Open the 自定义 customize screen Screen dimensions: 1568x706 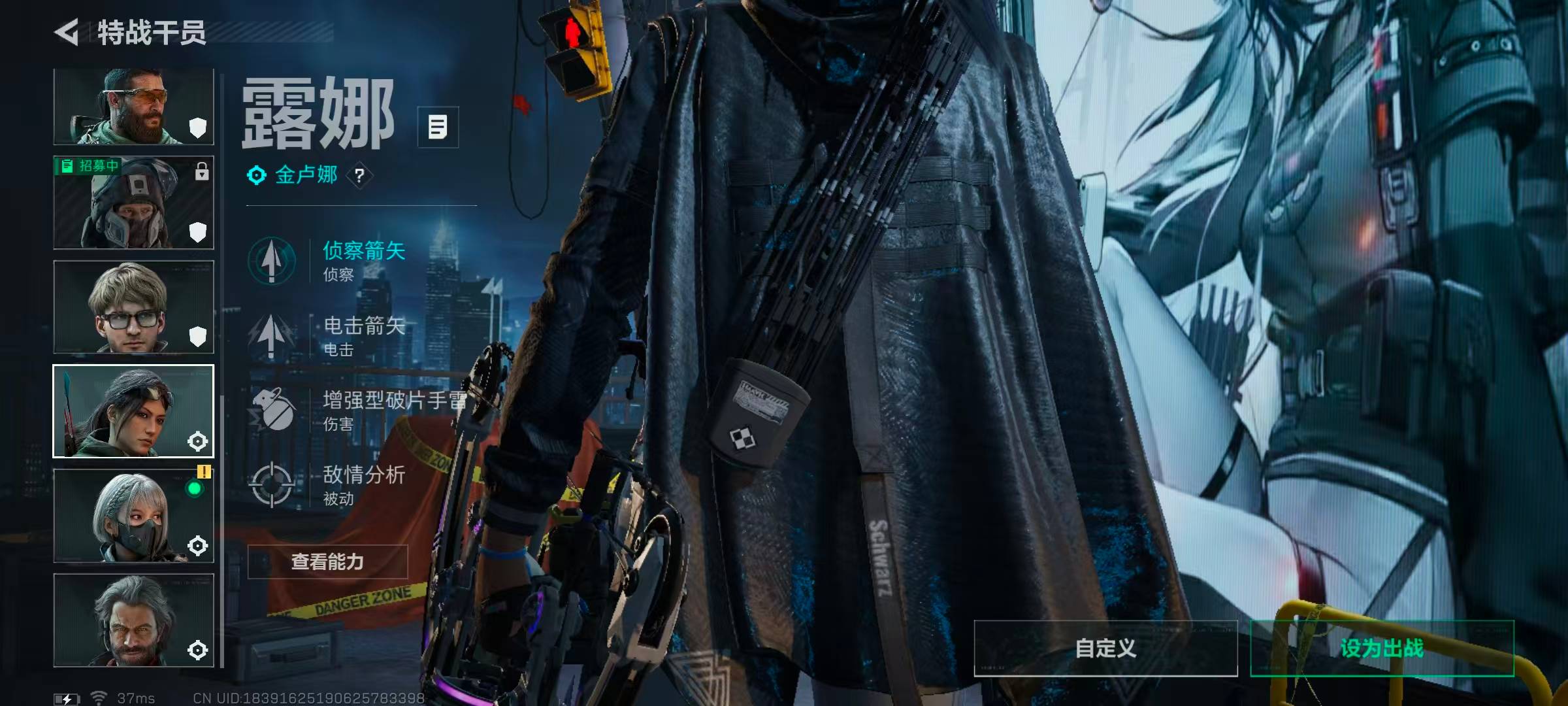[x=1105, y=648]
